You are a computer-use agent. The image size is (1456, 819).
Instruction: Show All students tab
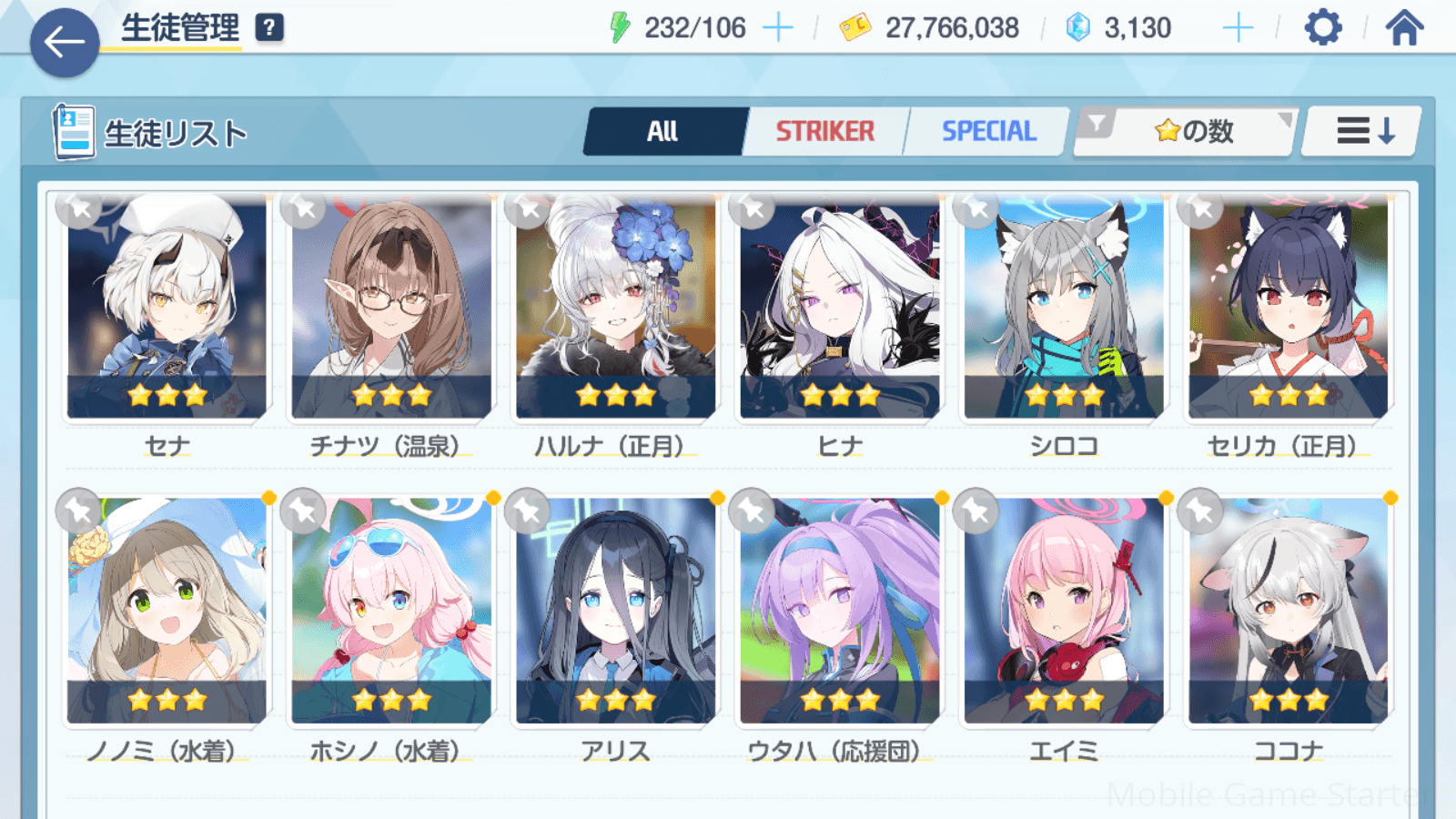coord(663,132)
